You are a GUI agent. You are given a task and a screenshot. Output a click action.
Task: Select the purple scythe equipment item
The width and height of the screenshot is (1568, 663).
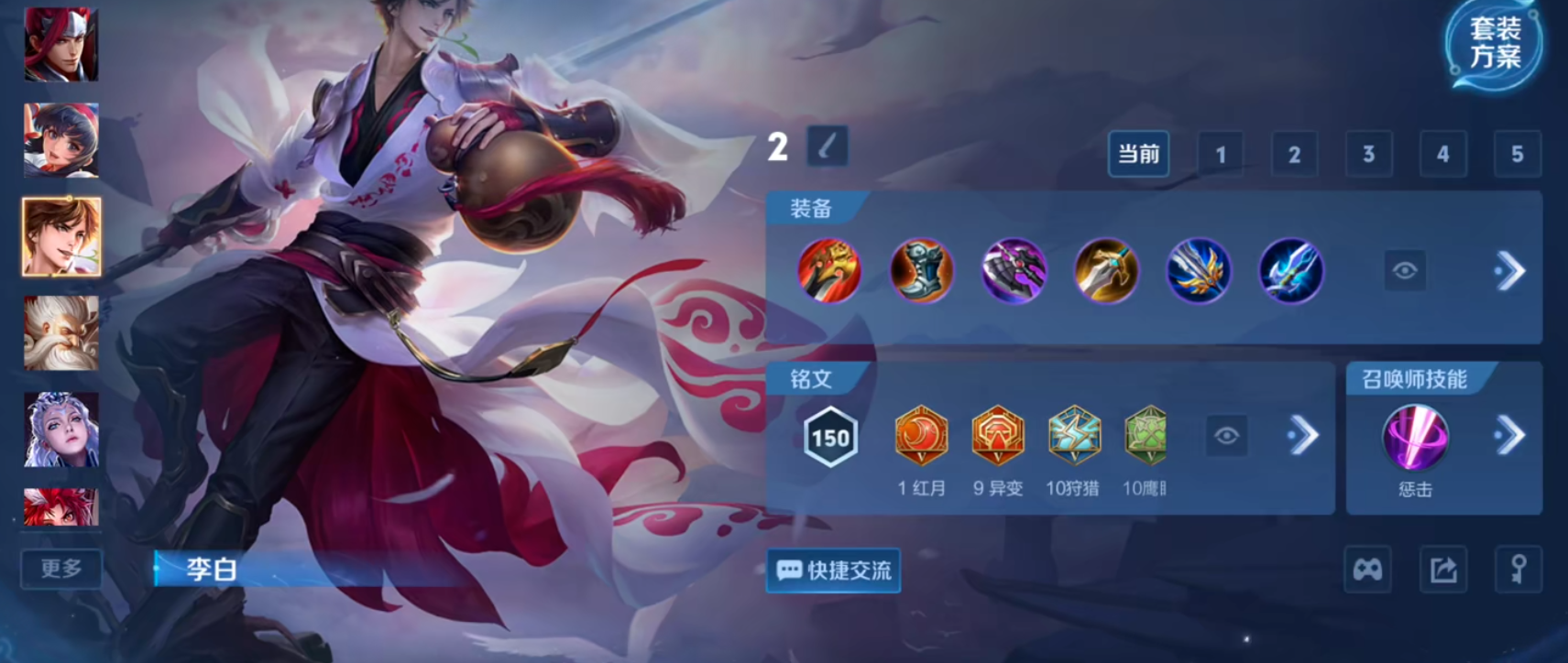[x=1014, y=271]
